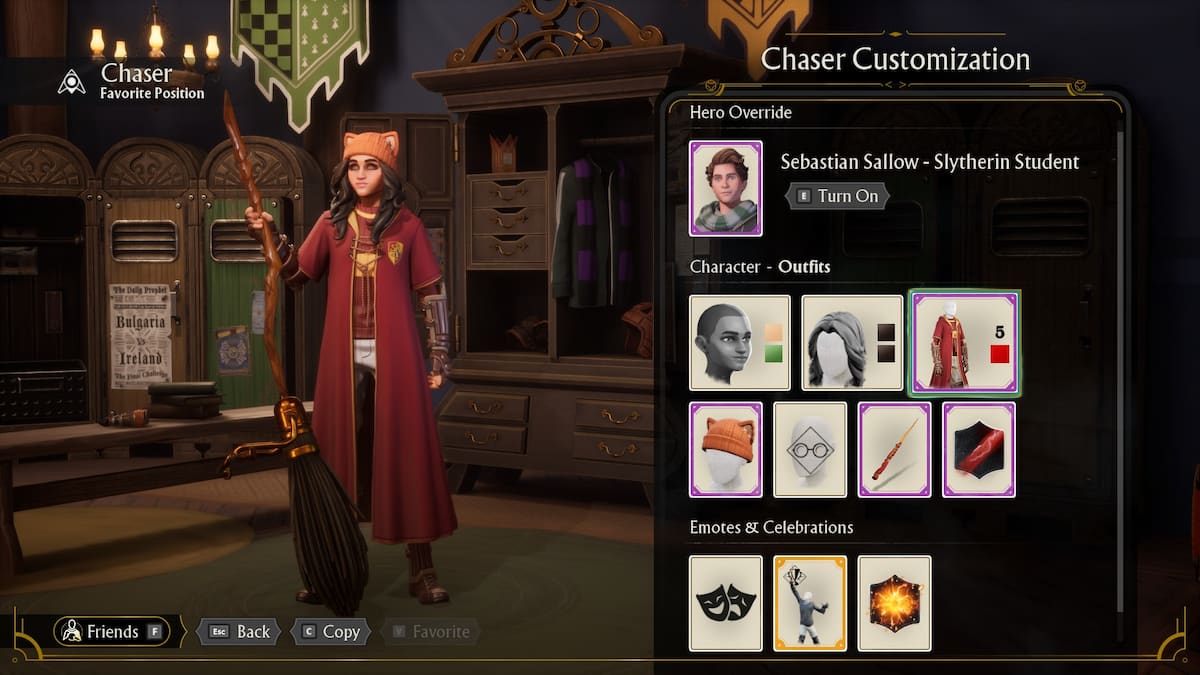Open the character head customization slot
The height and width of the screenshot is (675, 1200).
tap(740, 342)
